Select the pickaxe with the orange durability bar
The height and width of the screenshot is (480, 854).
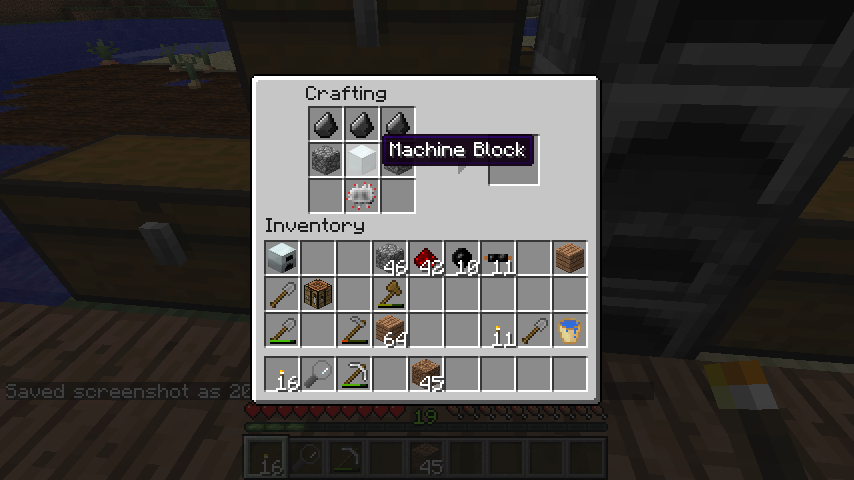pos(354,330)
